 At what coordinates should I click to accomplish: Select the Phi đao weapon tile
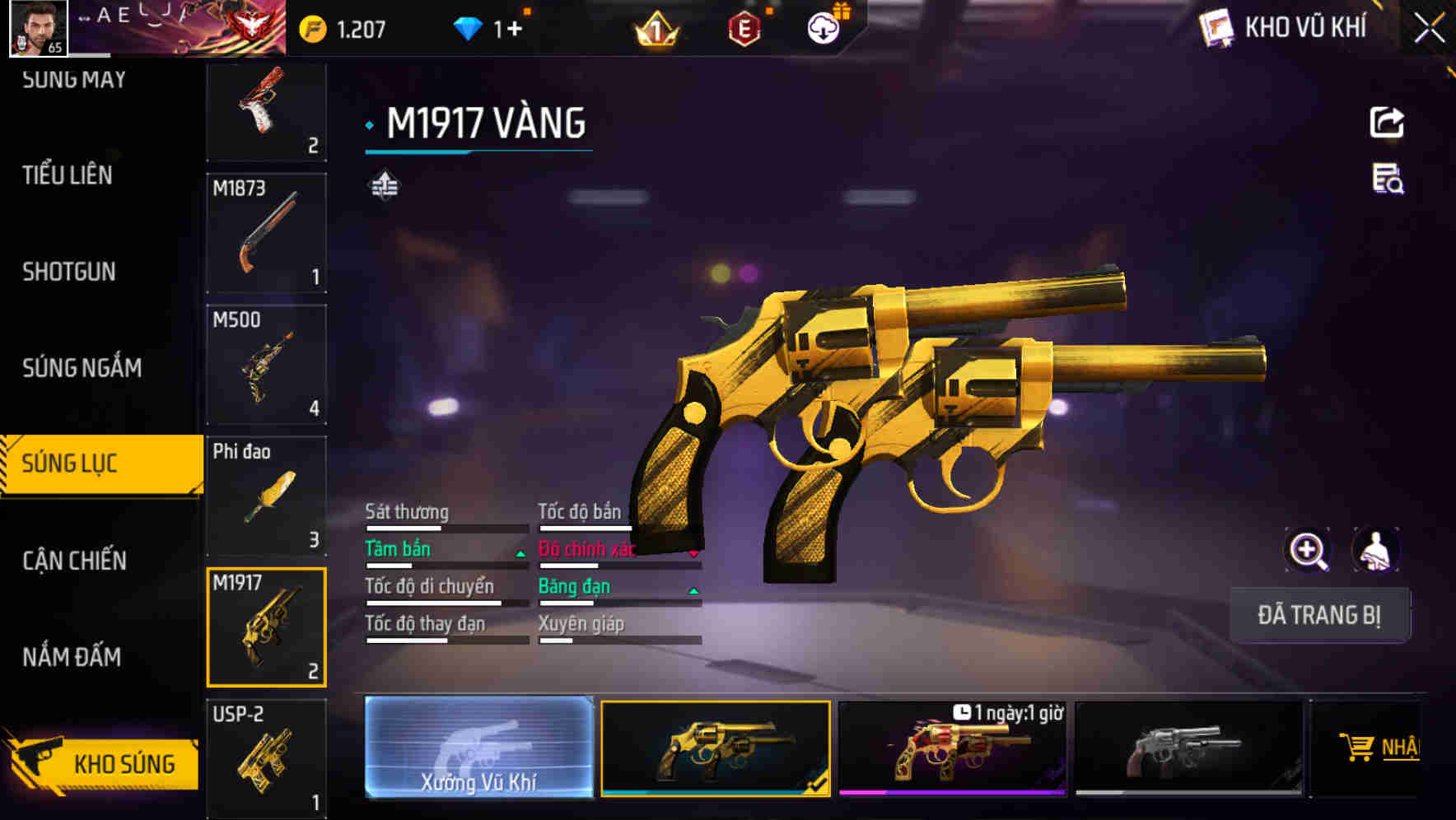[266, 496]
